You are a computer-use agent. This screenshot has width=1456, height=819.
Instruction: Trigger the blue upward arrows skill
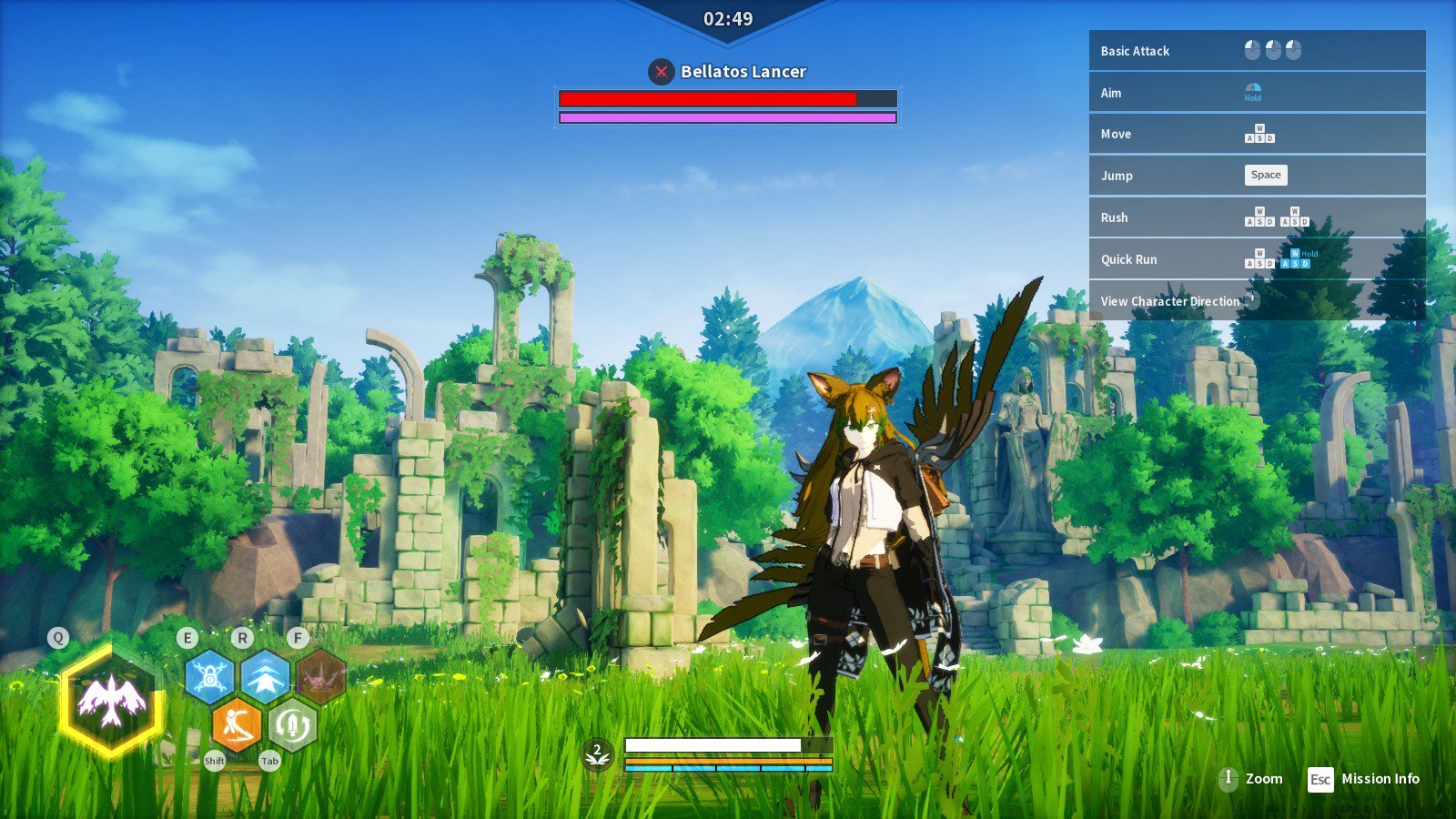tap(265, 677)
